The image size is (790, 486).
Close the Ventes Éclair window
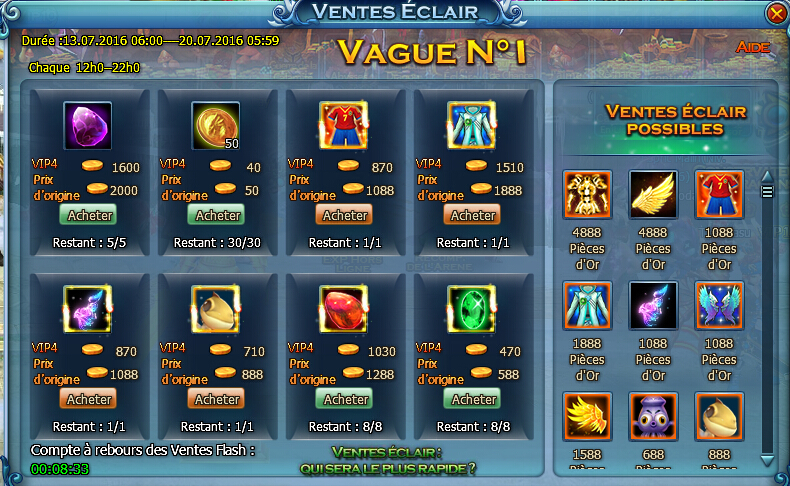pyautogui.click(x=775, y=14)
